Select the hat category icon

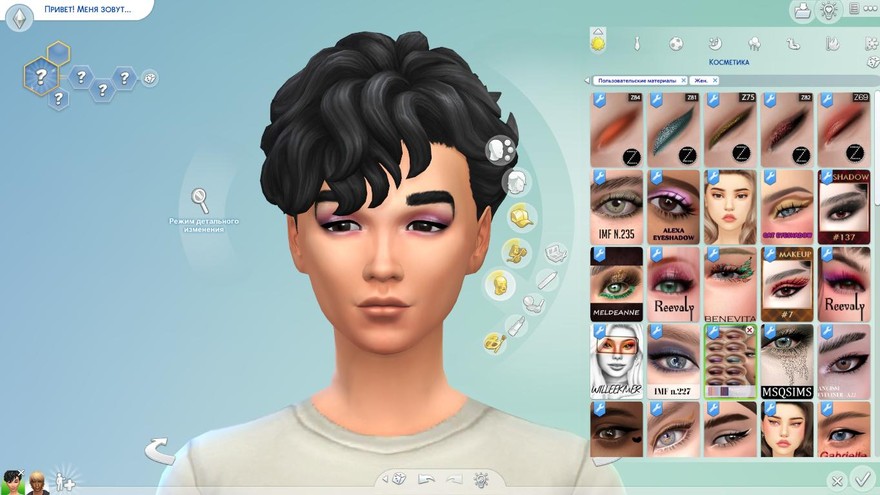coord(520,216)
